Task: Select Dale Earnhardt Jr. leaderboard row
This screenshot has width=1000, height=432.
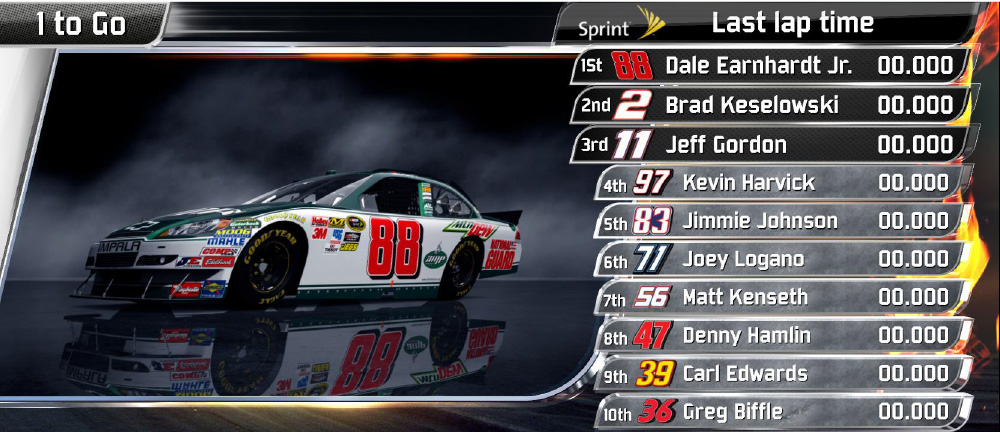Action: (x=770, y=67)
